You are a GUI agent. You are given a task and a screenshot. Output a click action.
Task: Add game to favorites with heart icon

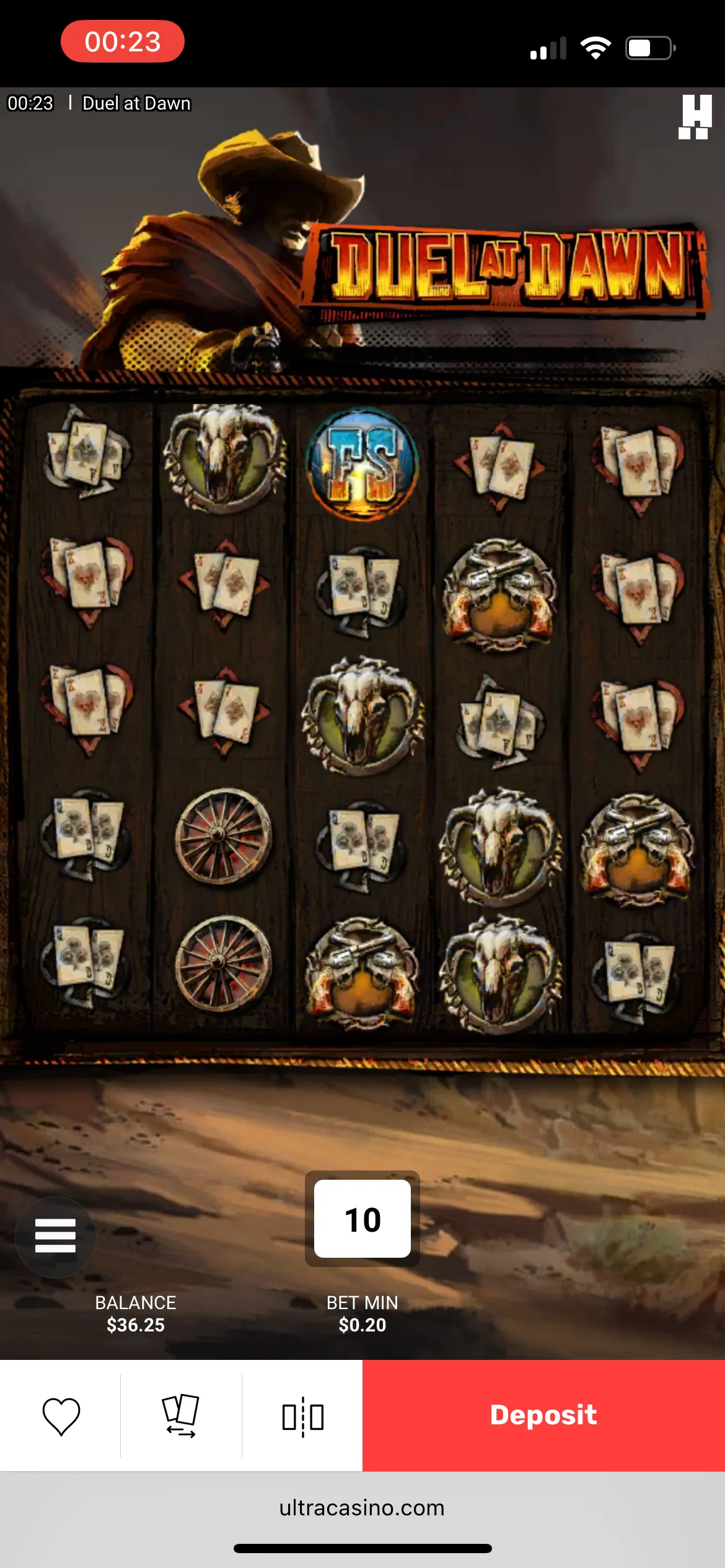[61, 1416]
